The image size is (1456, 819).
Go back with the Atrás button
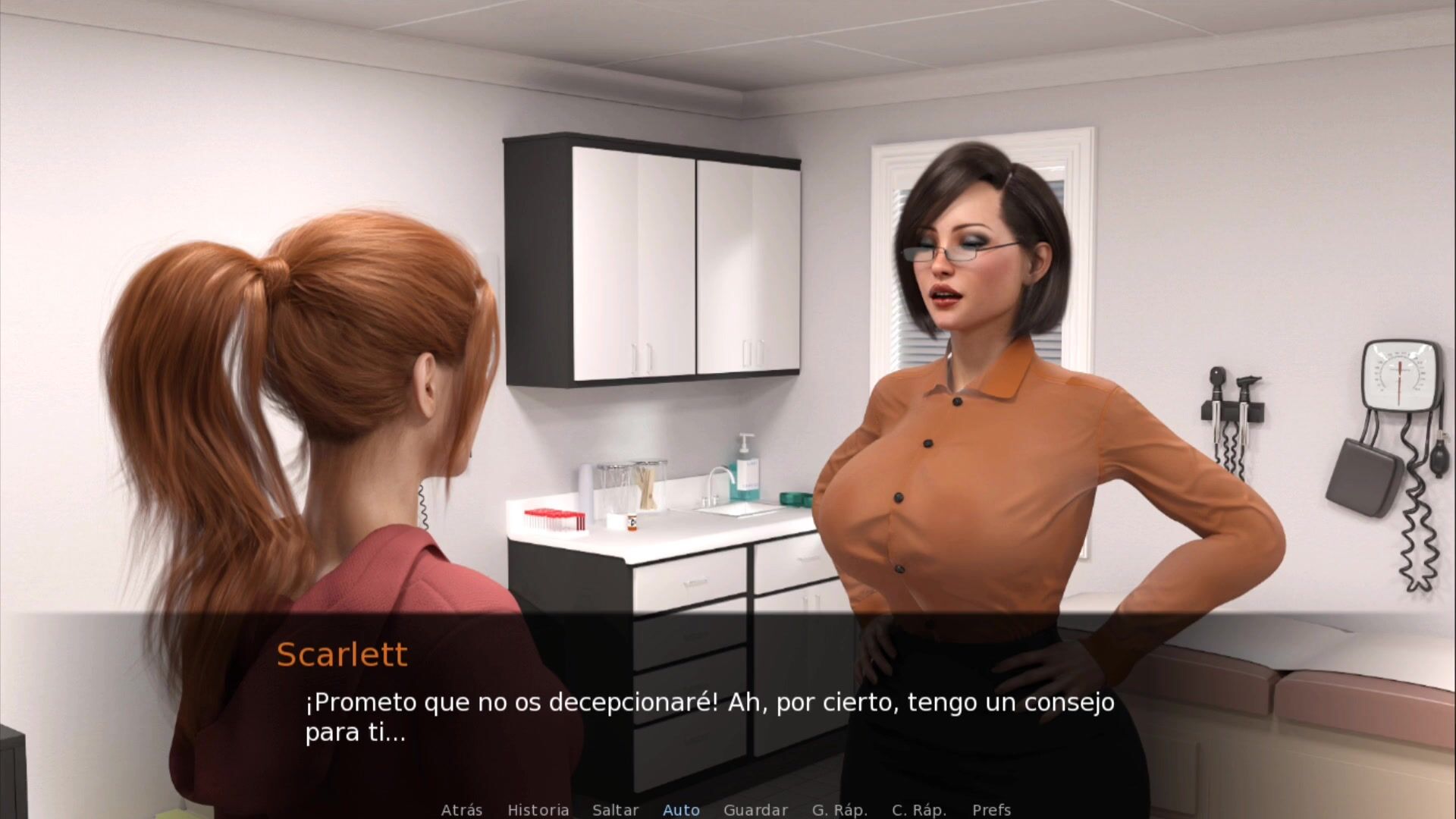(461, 810)
